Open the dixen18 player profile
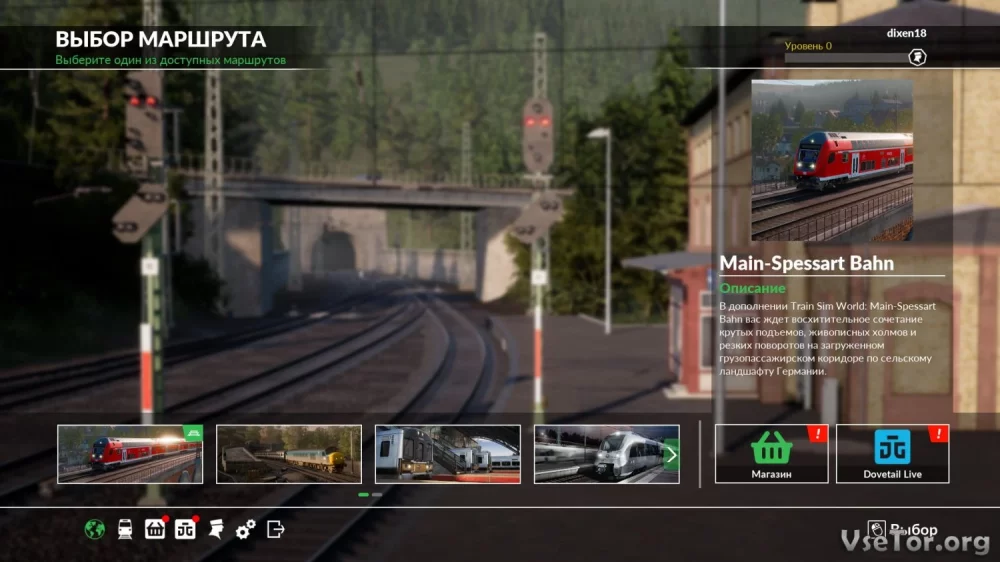Viewport: 1000px width, 562px height. click(x=906, y=33)
